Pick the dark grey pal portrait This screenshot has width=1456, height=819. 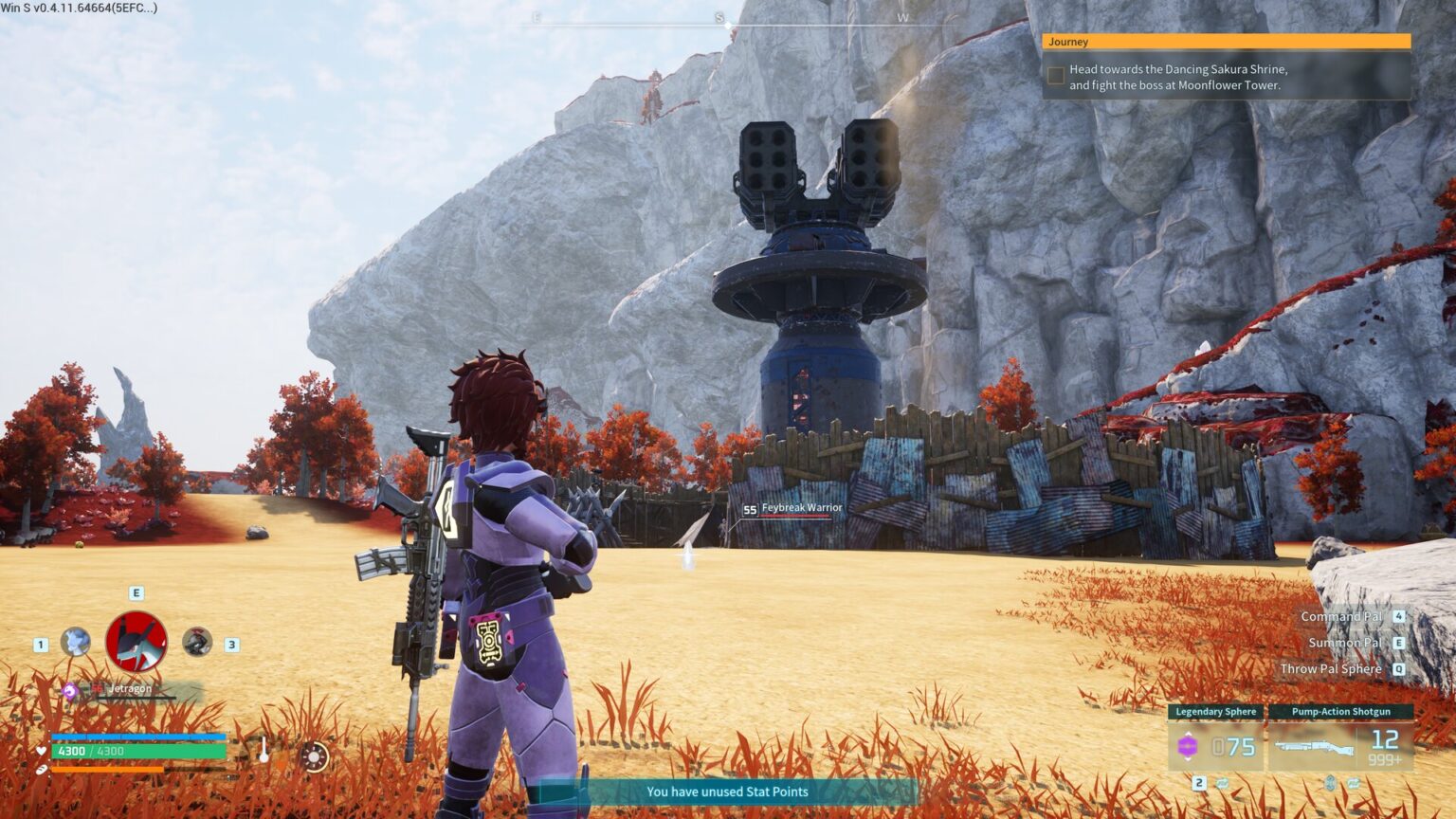point(196,642)
